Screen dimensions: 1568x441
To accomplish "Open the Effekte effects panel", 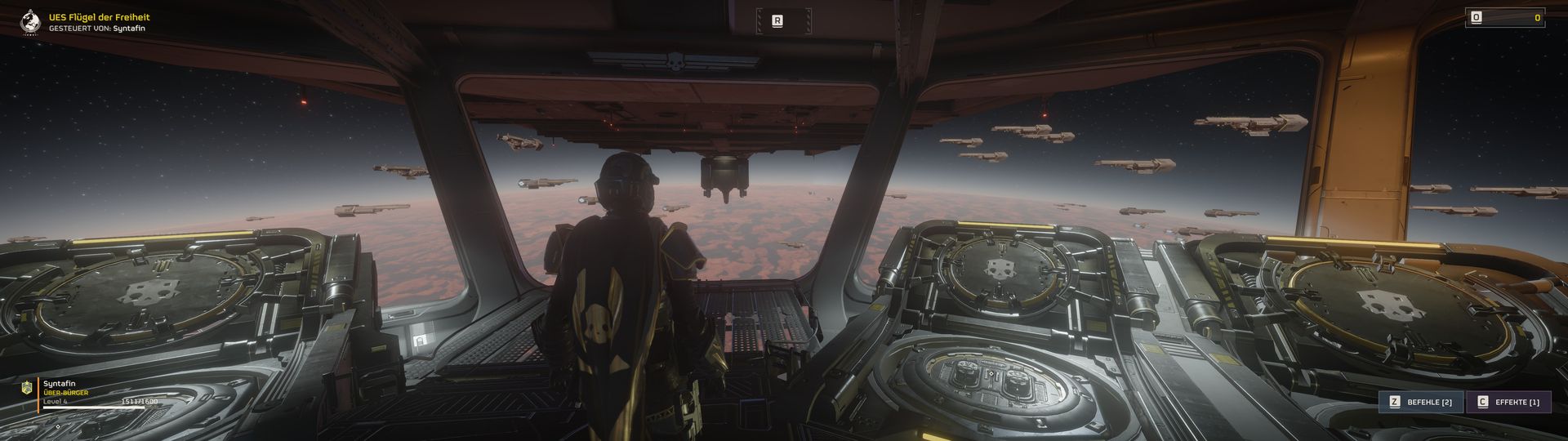I will (x=1509, y=402).
